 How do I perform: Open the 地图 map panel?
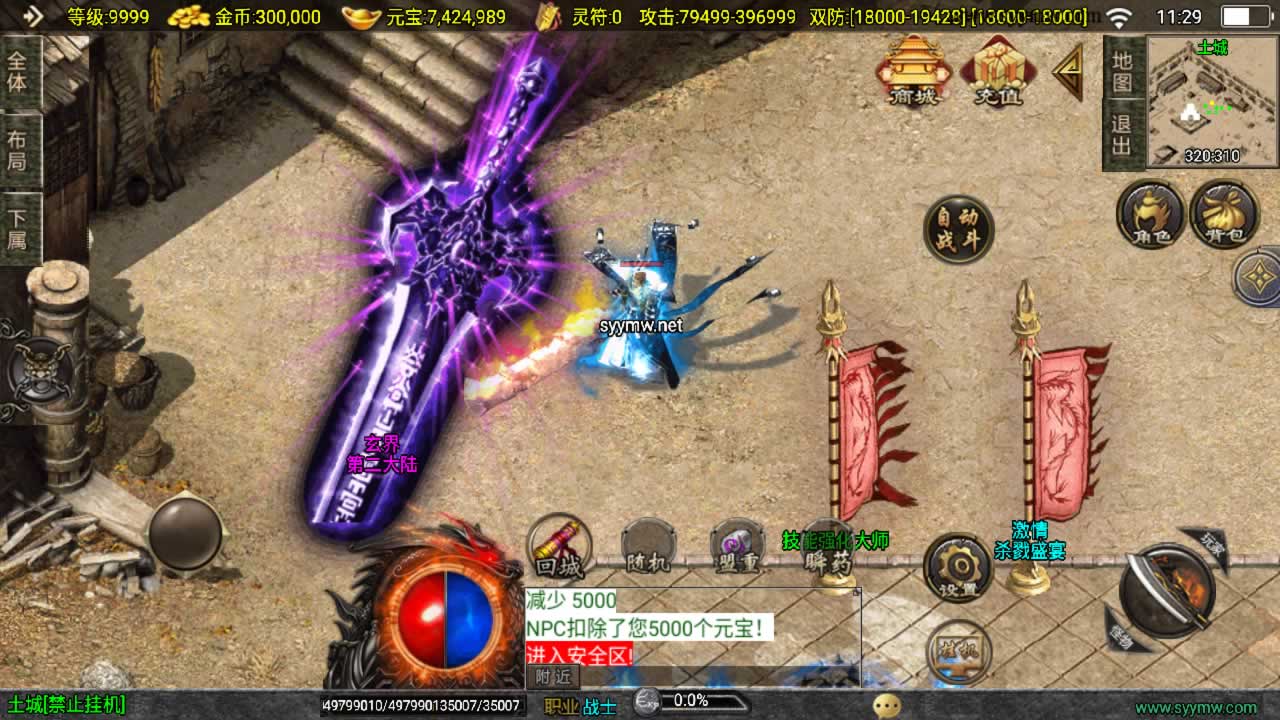(1123, 70)
